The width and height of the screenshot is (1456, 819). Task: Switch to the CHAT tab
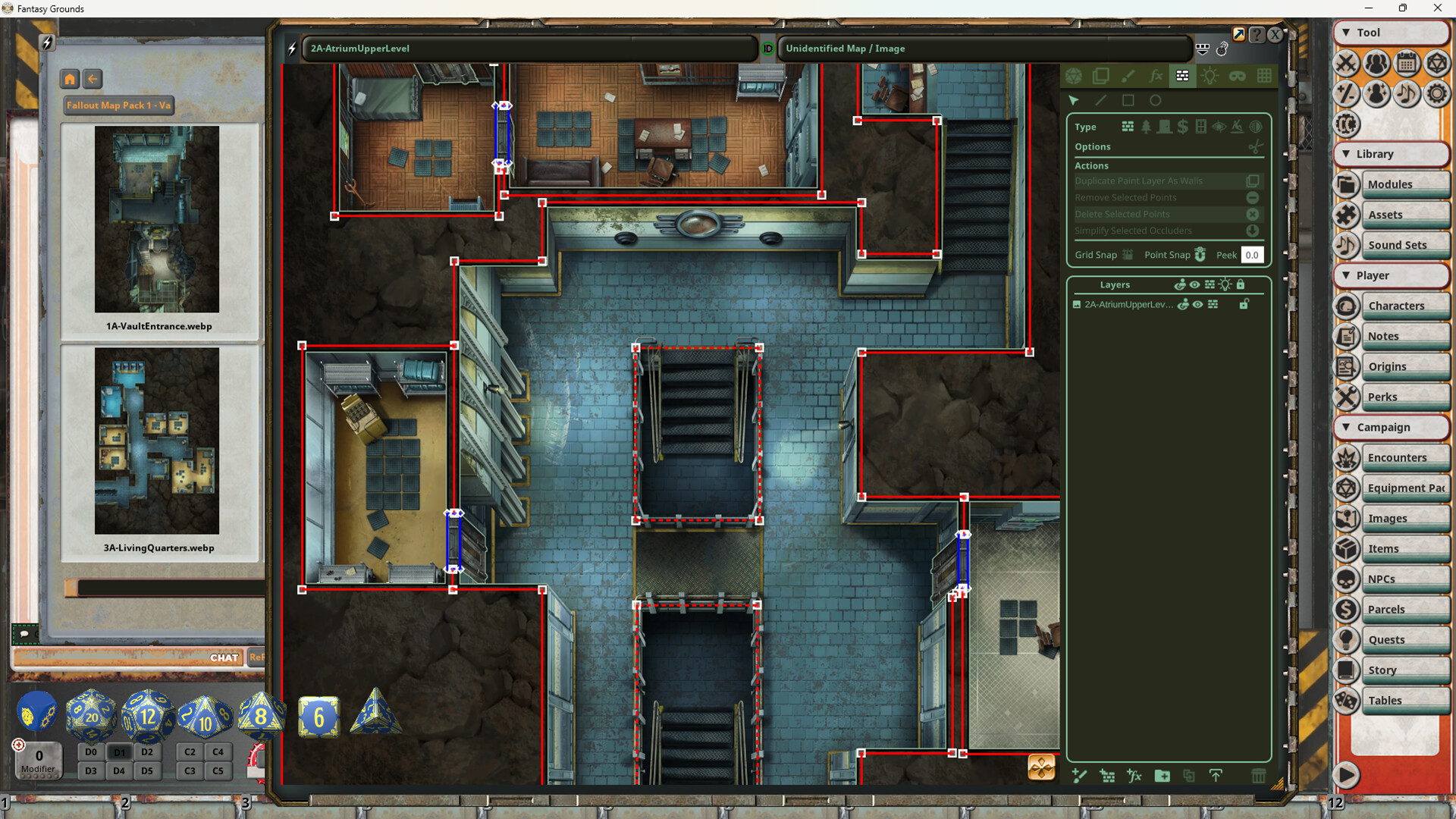[224, 657]
